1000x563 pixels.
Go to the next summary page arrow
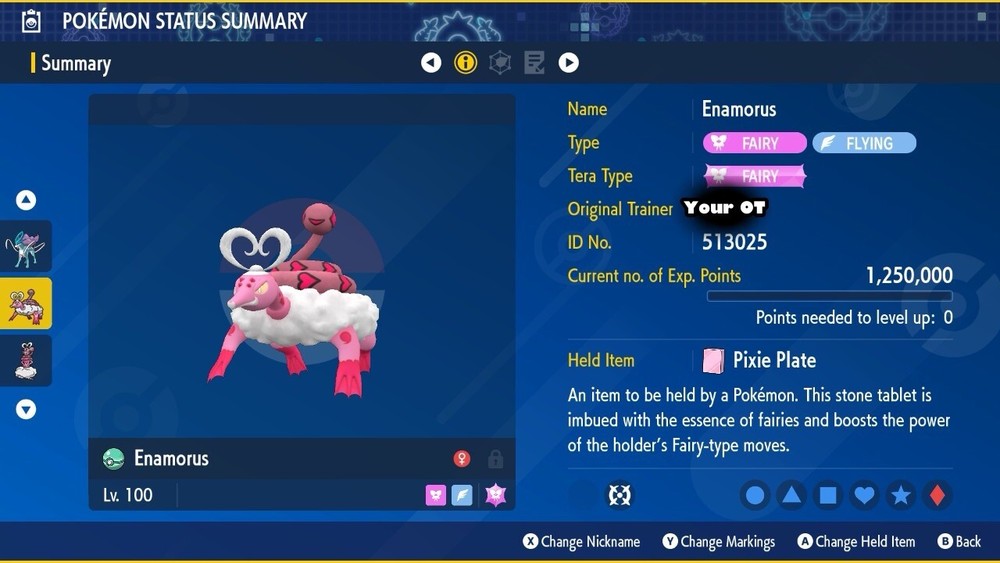568,63
